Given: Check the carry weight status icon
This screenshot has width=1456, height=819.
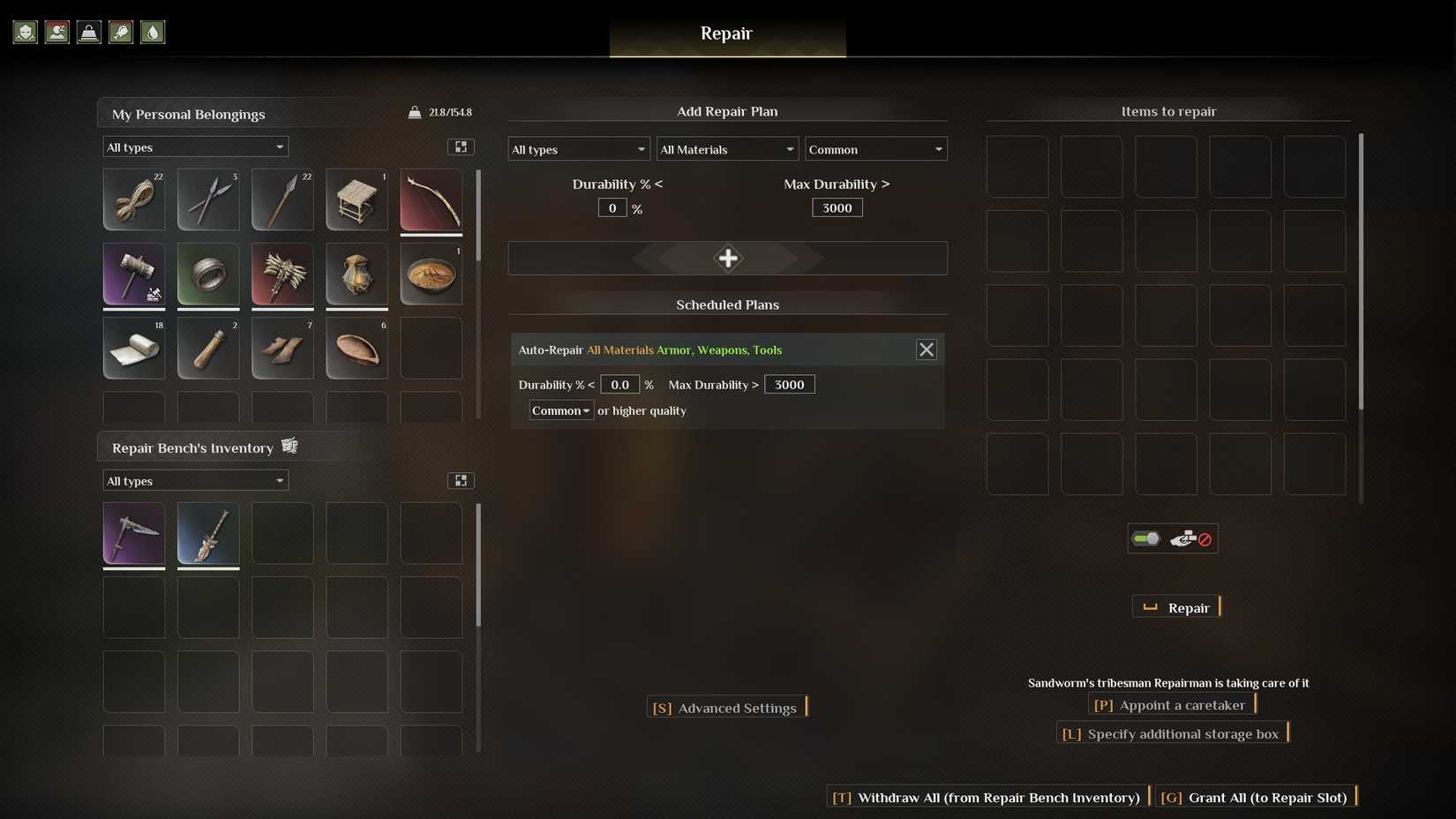Looking at the screenshot, I should tap(88, 32).
